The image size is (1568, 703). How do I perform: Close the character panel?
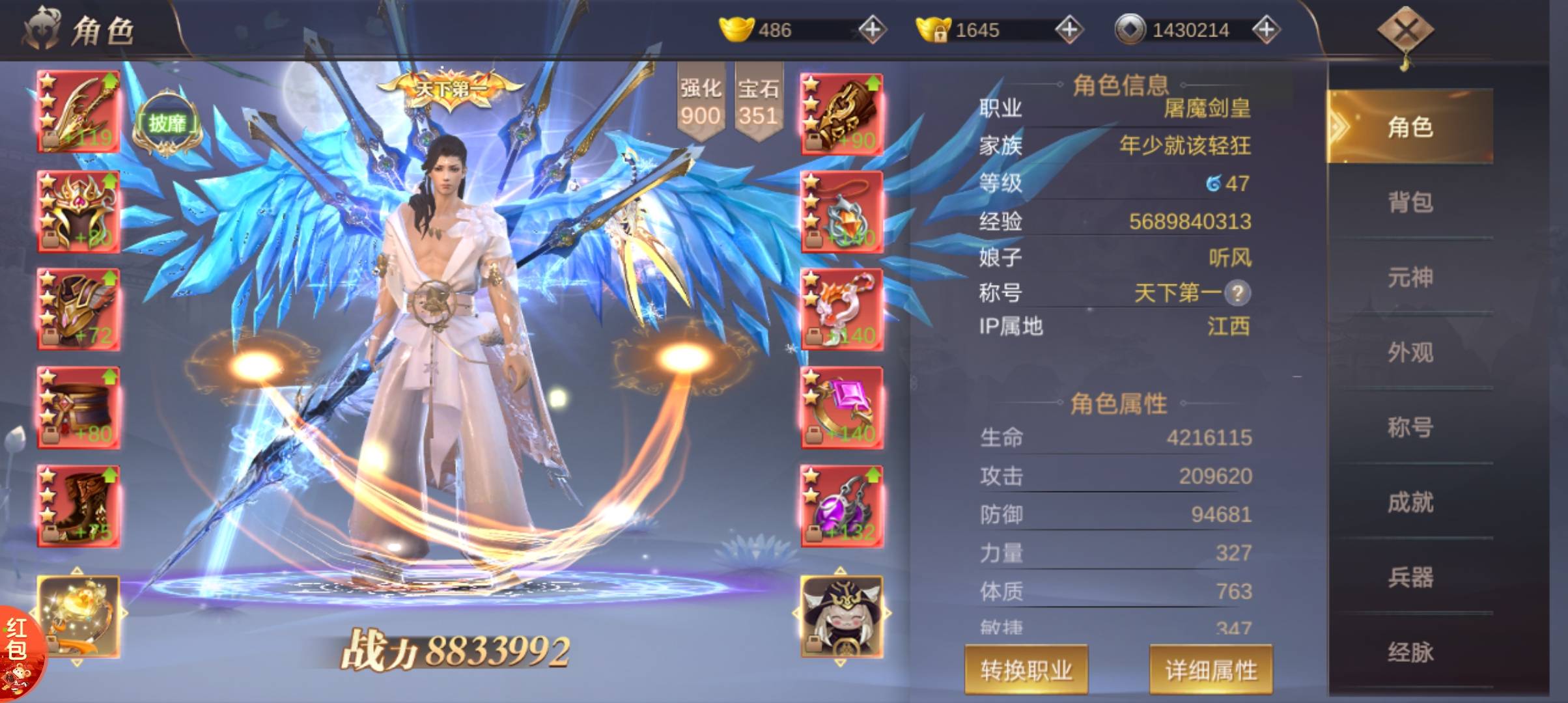click(1405, 30)
